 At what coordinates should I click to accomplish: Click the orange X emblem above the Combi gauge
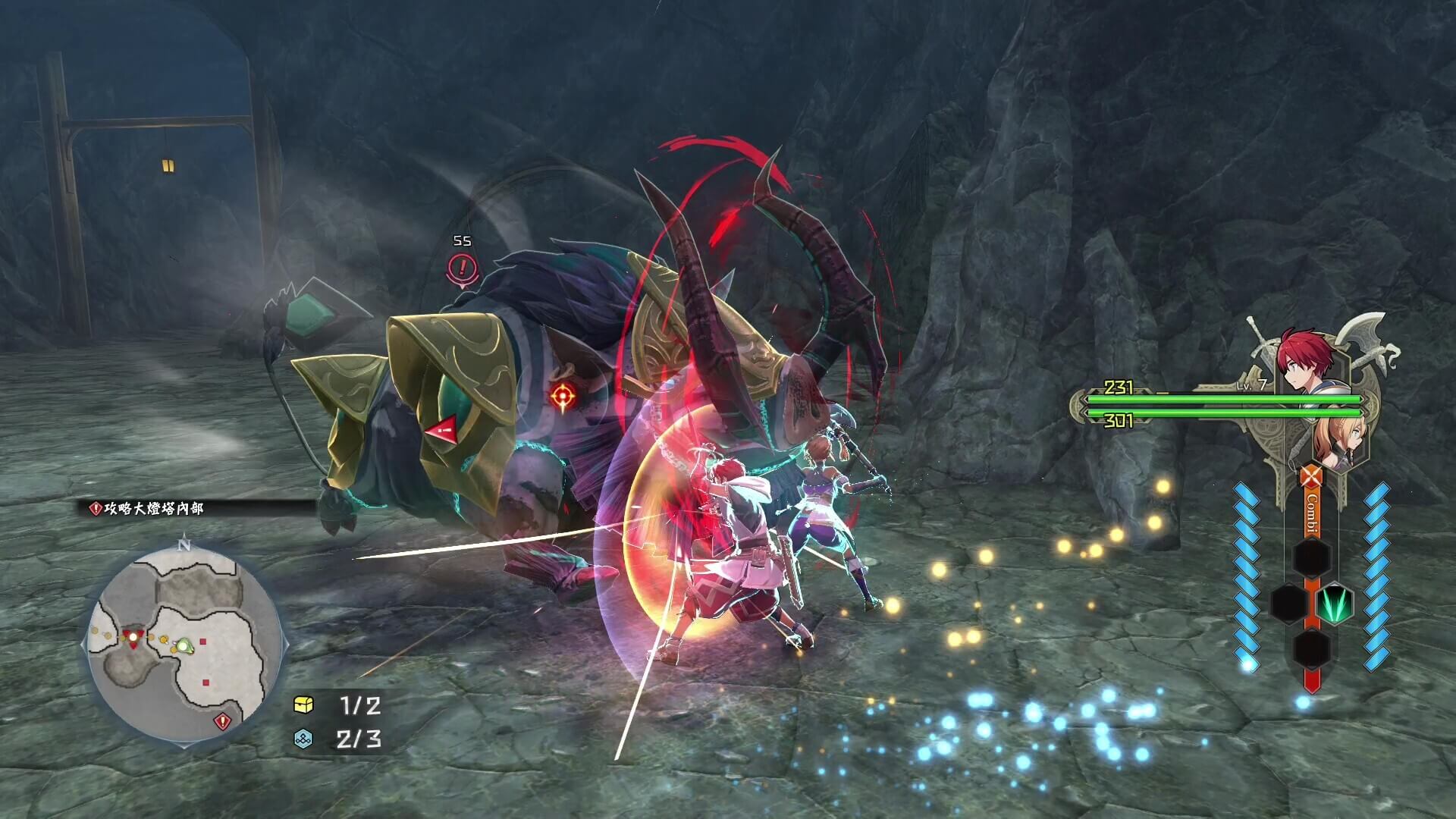(1310, 475)
